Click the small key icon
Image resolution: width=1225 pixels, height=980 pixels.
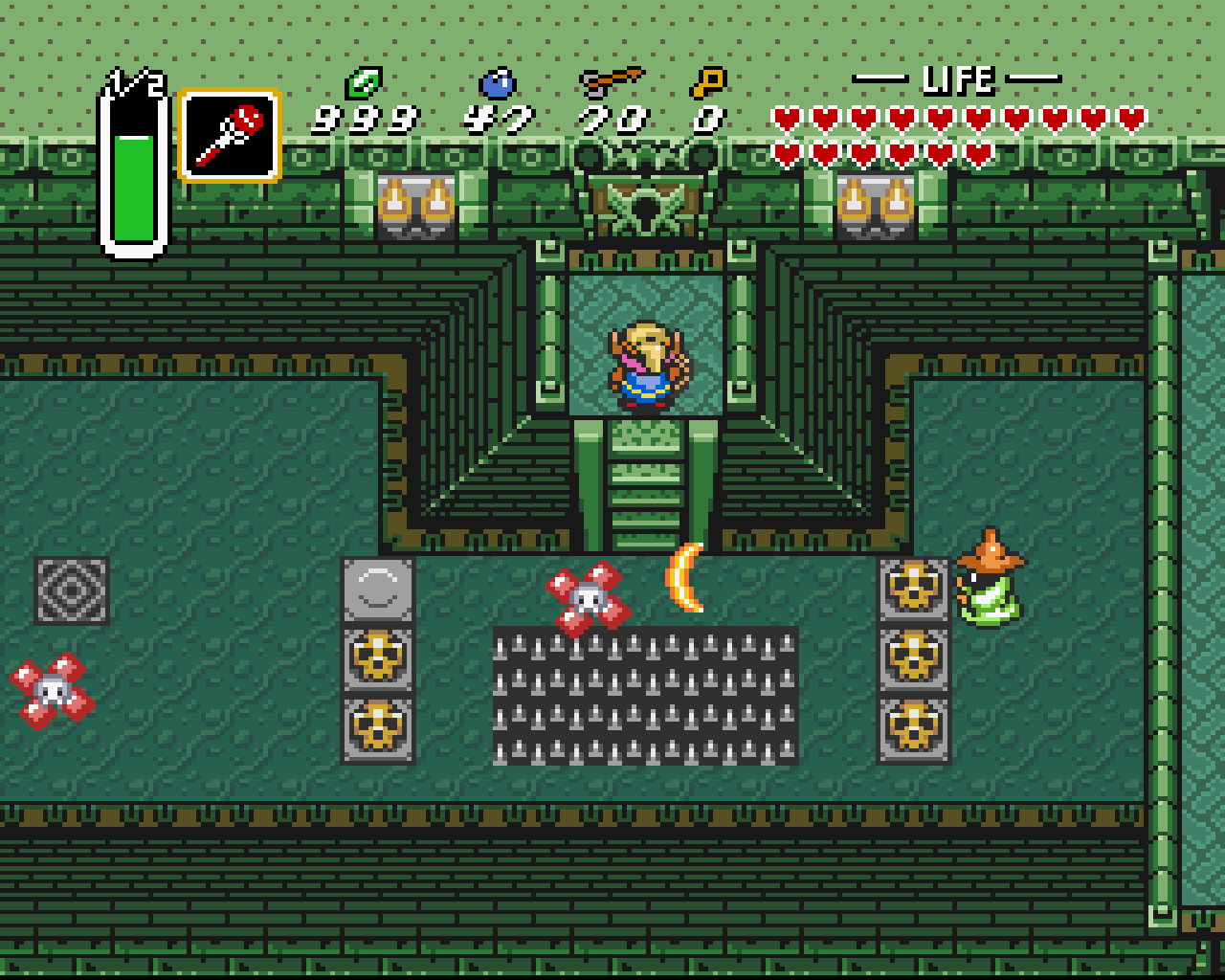pos(708,83)
